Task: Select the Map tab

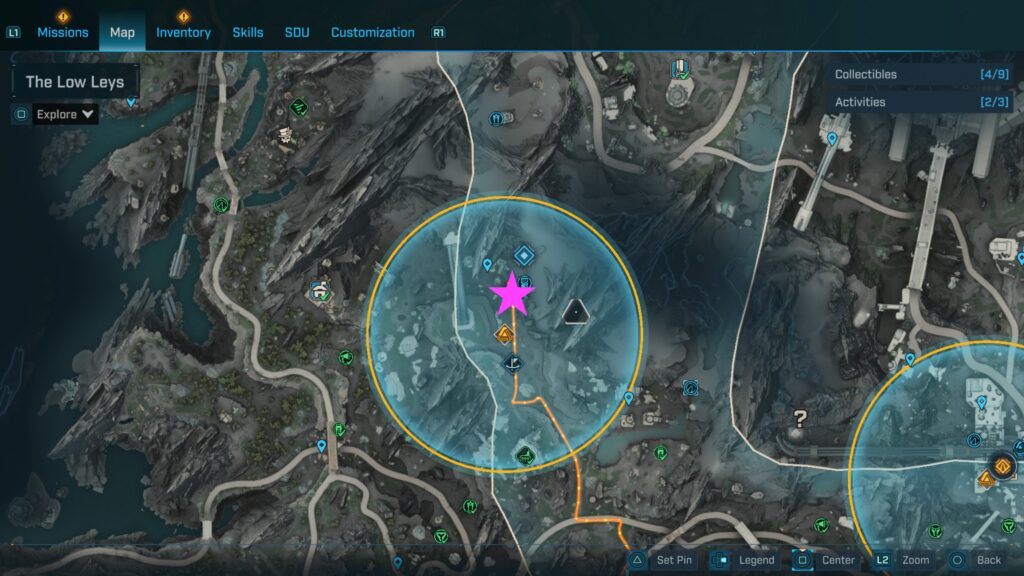Action: coord(122,32)
